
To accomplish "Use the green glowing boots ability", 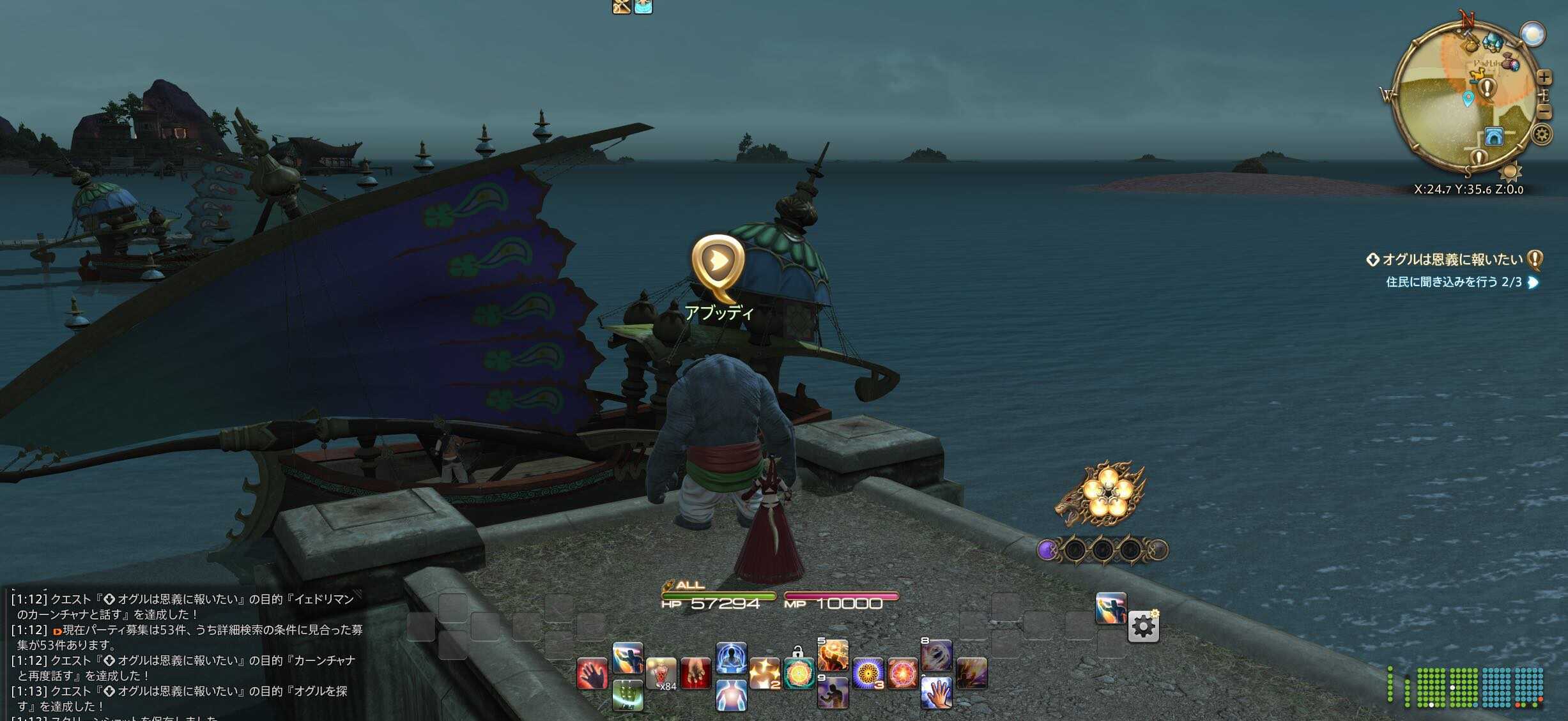I will point(627,695).
